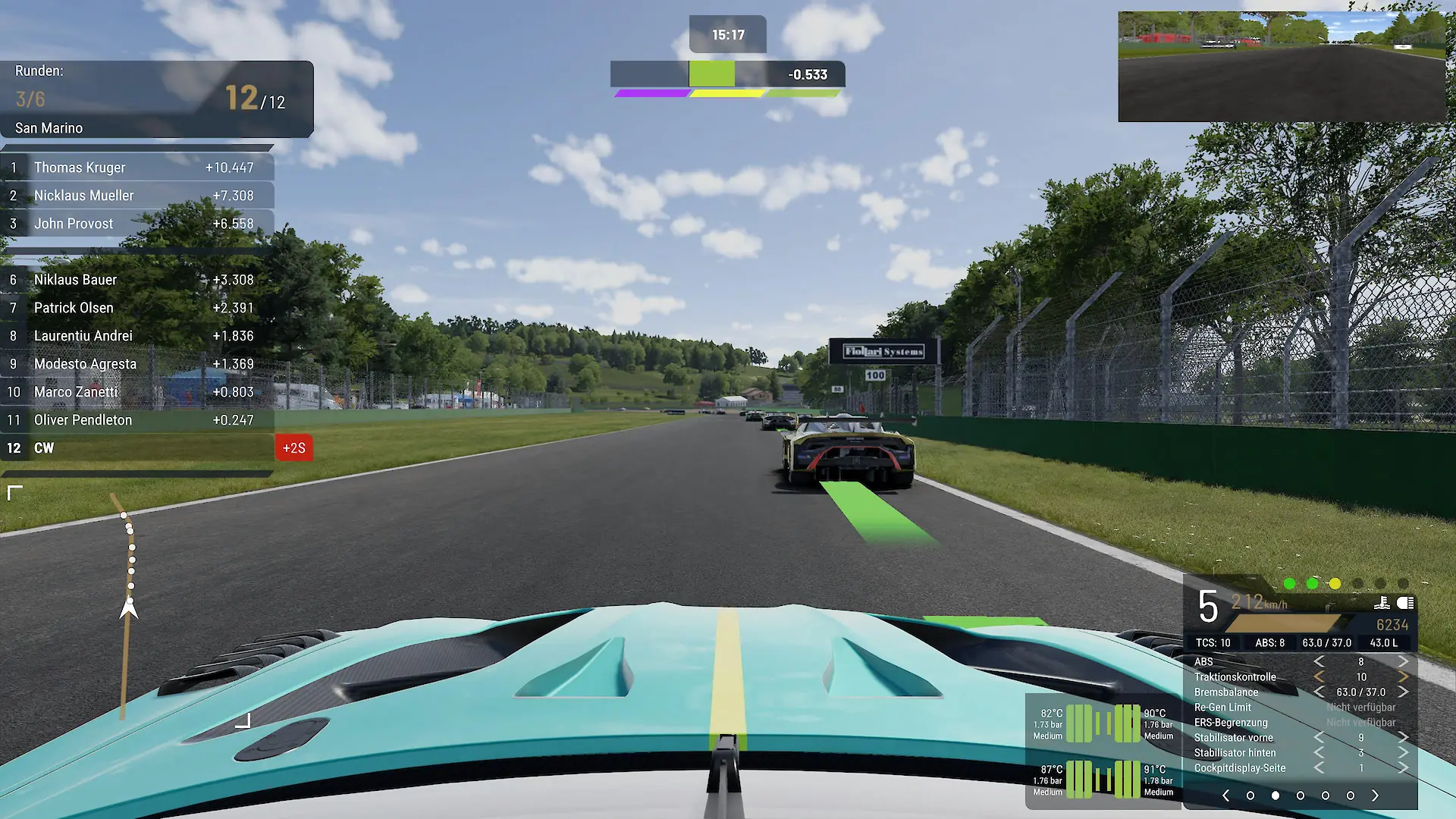1456x819 pixels.
Task: Increase Stabilisator vorne with right arrow
Action: point(1403,738)
